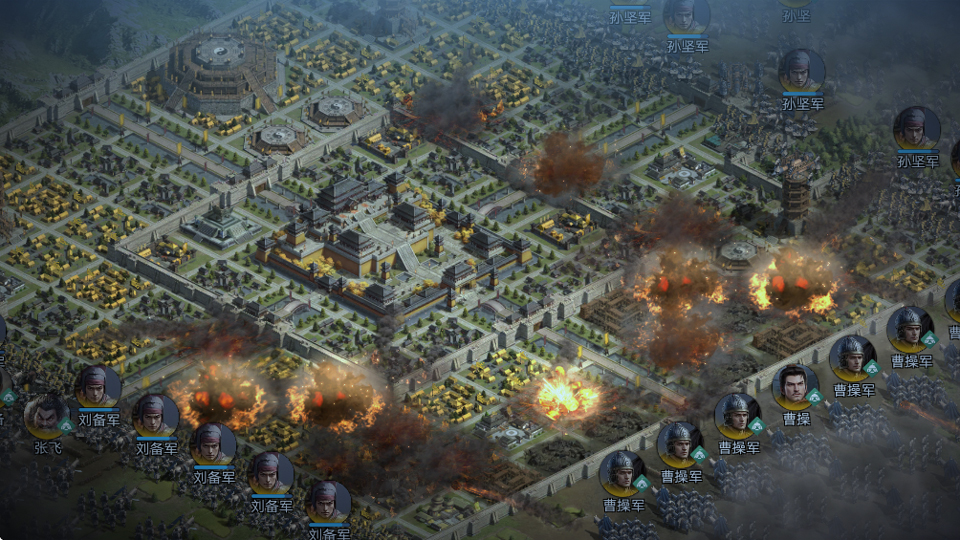This screenshot has height=540, width=960.
Task: Select the 张飞 general portrait marker
Action: point(47,418)
